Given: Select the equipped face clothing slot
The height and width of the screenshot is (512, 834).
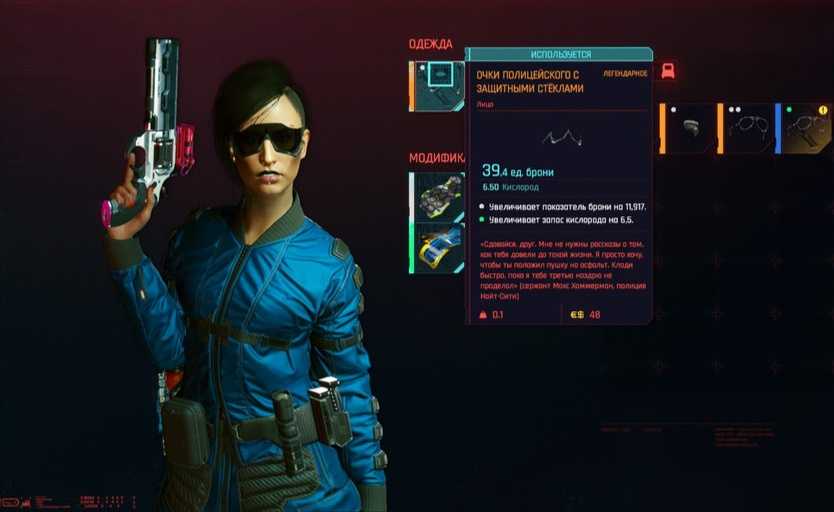Looking at the screenshot, I should click(437, 85).
